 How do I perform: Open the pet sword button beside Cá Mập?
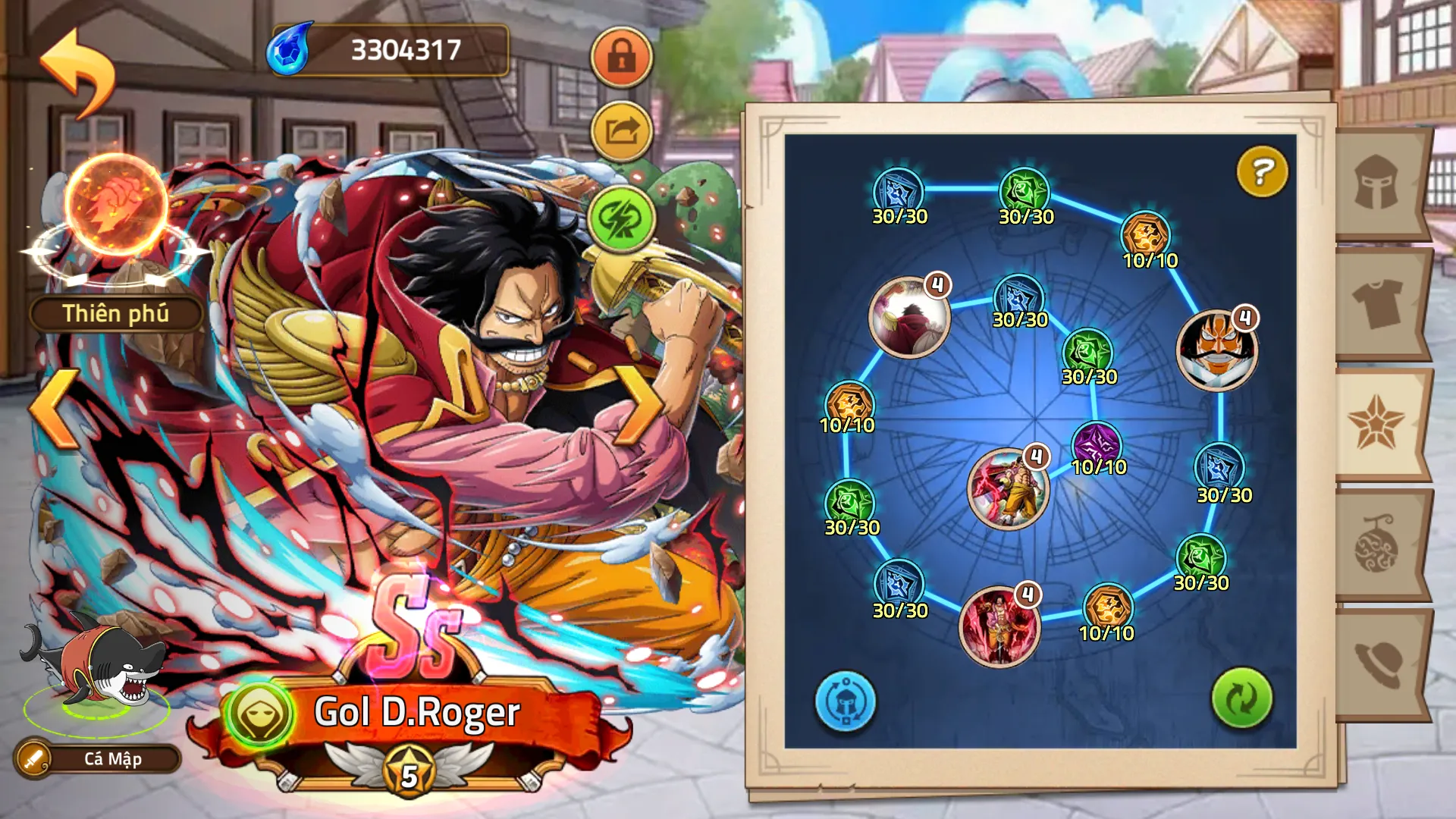point(33,758)
